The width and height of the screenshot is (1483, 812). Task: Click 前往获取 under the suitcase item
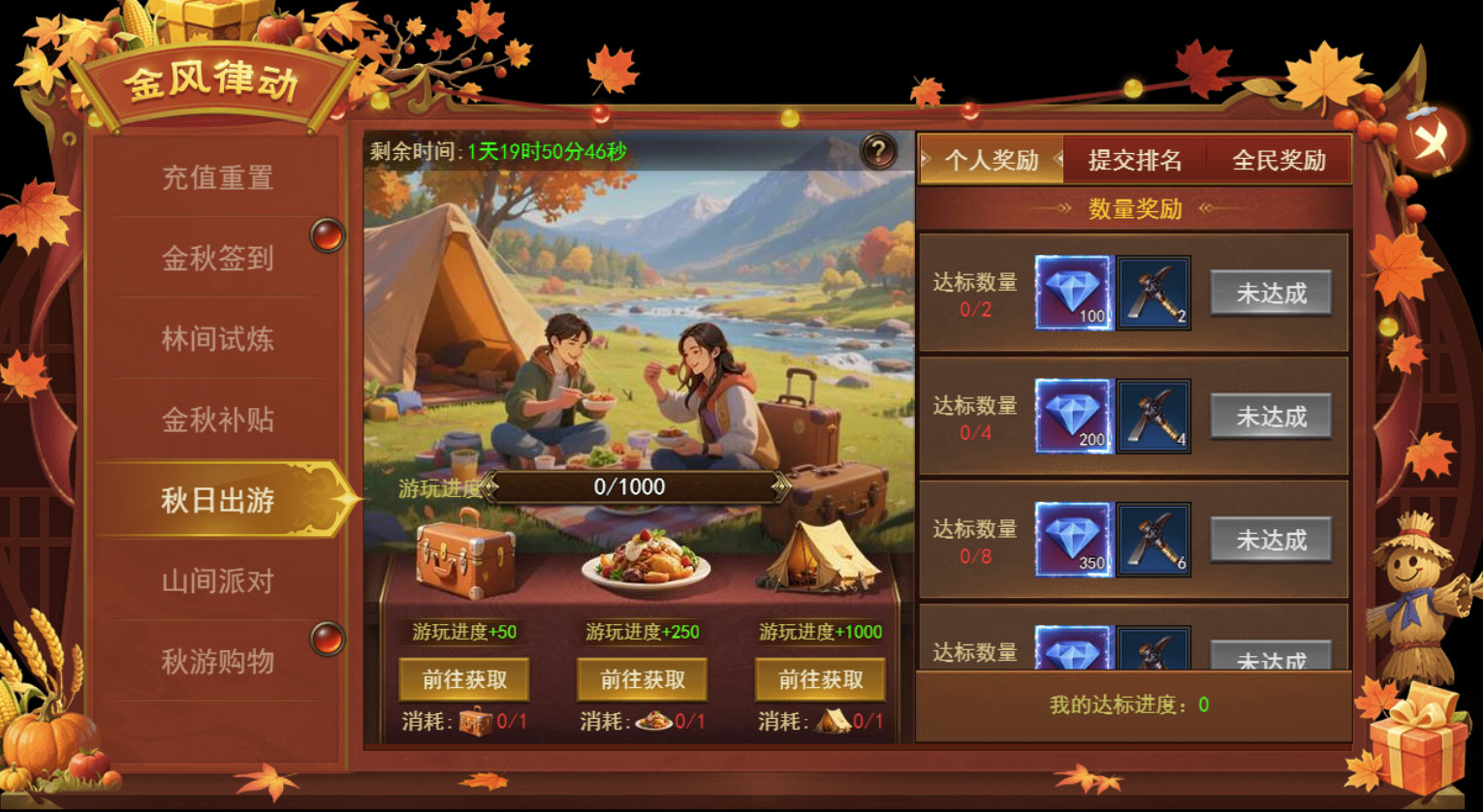click(464, 680)
